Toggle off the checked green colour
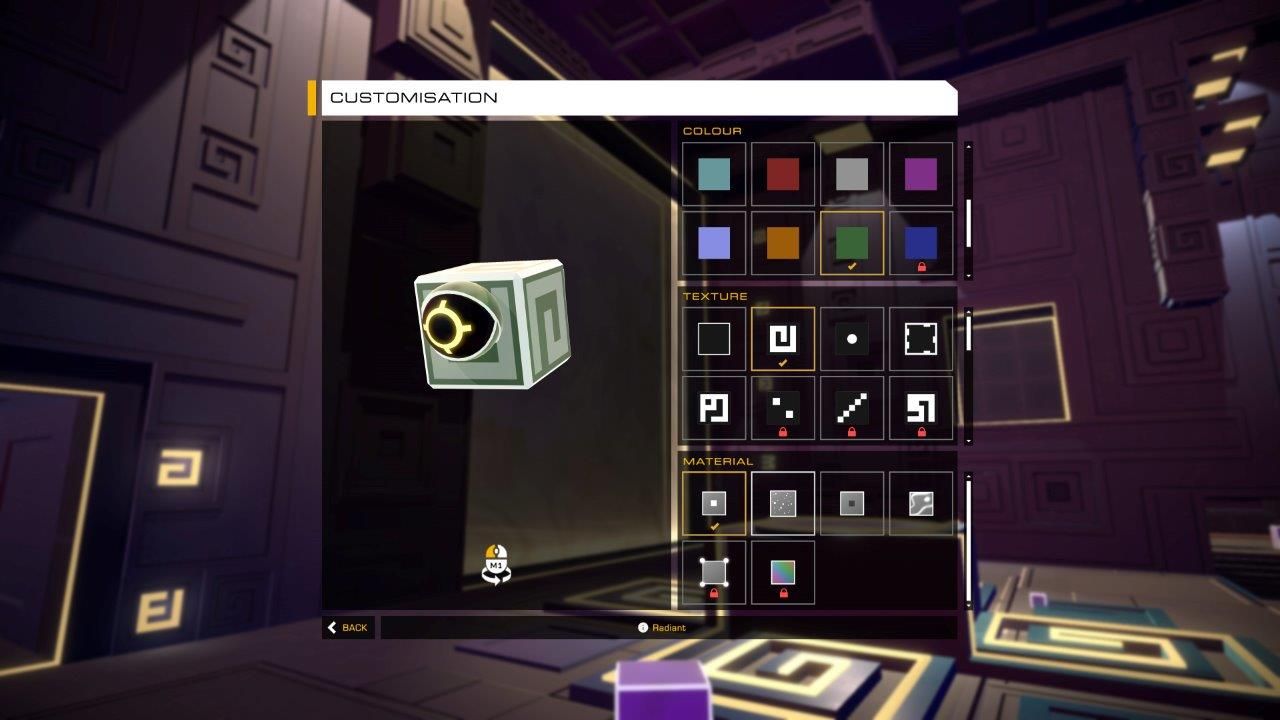This screenshot has width=1280, height=720. [852, 242]
